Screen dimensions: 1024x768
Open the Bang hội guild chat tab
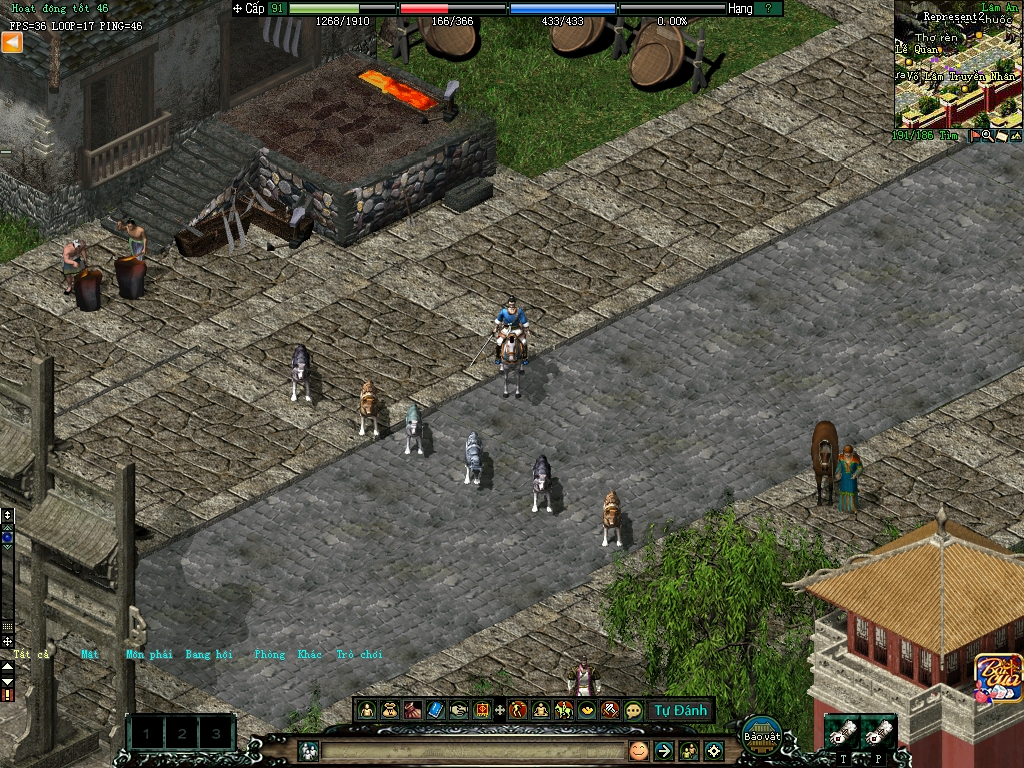click(x=209, y=654)
